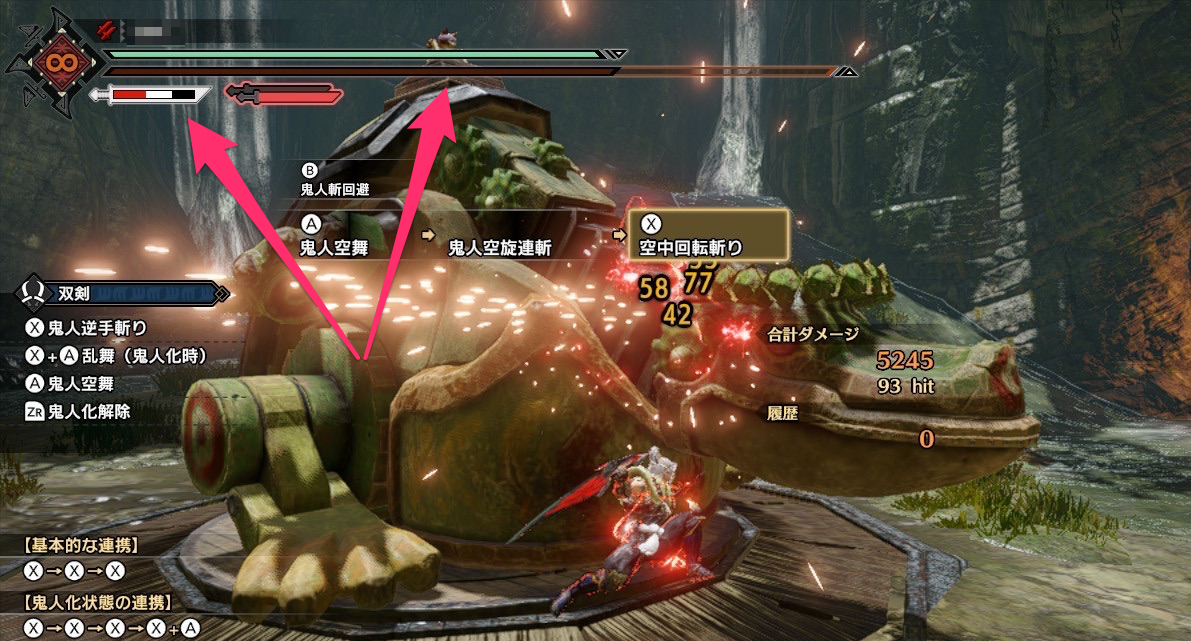The width and height of the screenshot is (1191, 641).
Task: Select 鬼人逆手斬り in the move list
Action: point(97,329)
